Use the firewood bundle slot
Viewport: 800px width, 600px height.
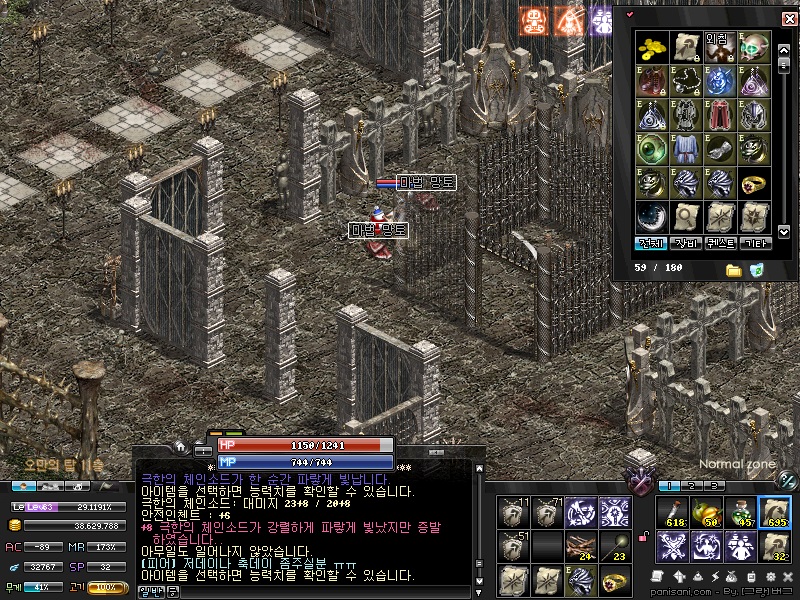pyautogui.click(x=580, y=544)
